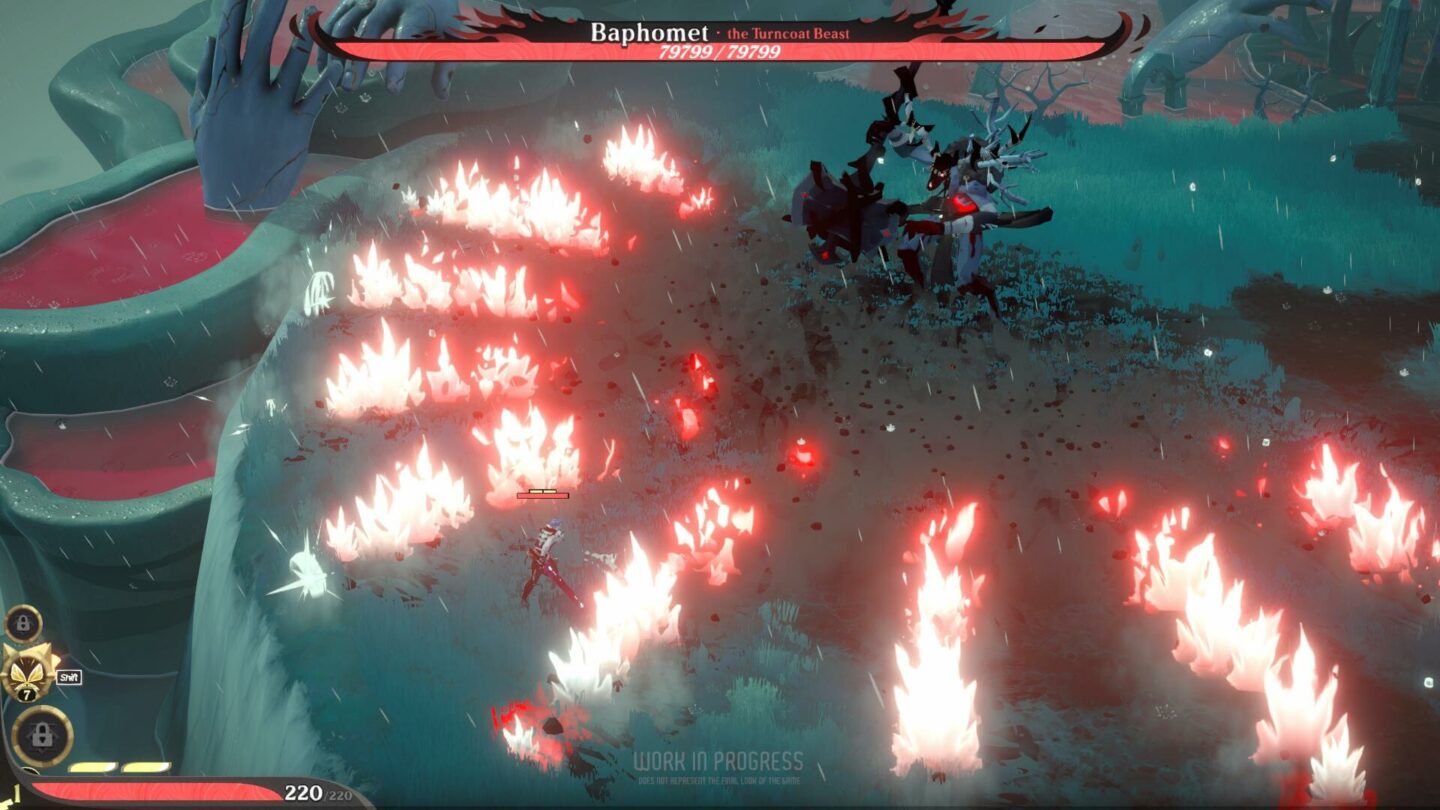Click the Shift keybind label next to the skill
Image resolution: width=1440 pixels, height=810 pixels.
(69, 677)
